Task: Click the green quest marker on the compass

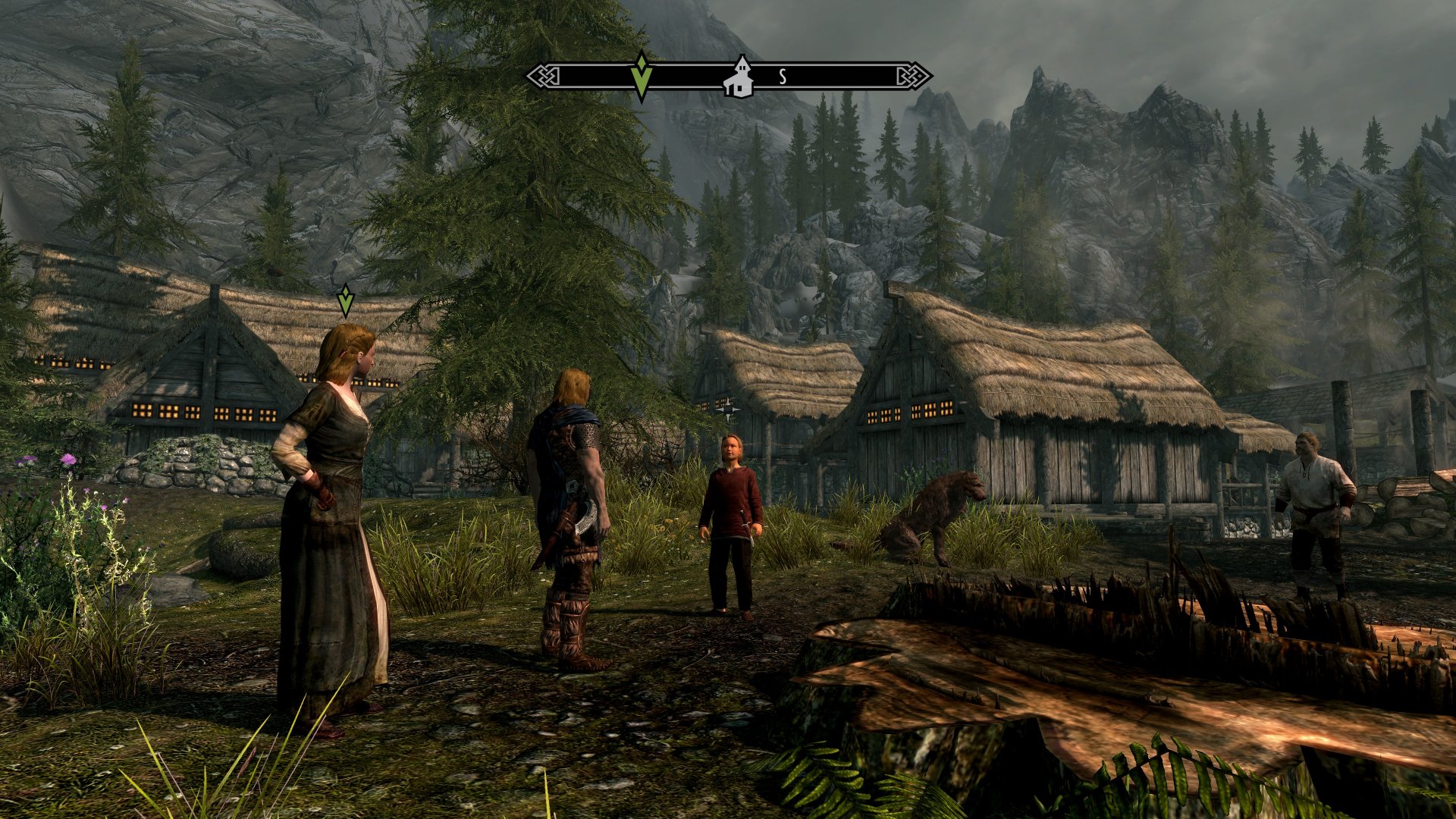Action: pos(642,76)
